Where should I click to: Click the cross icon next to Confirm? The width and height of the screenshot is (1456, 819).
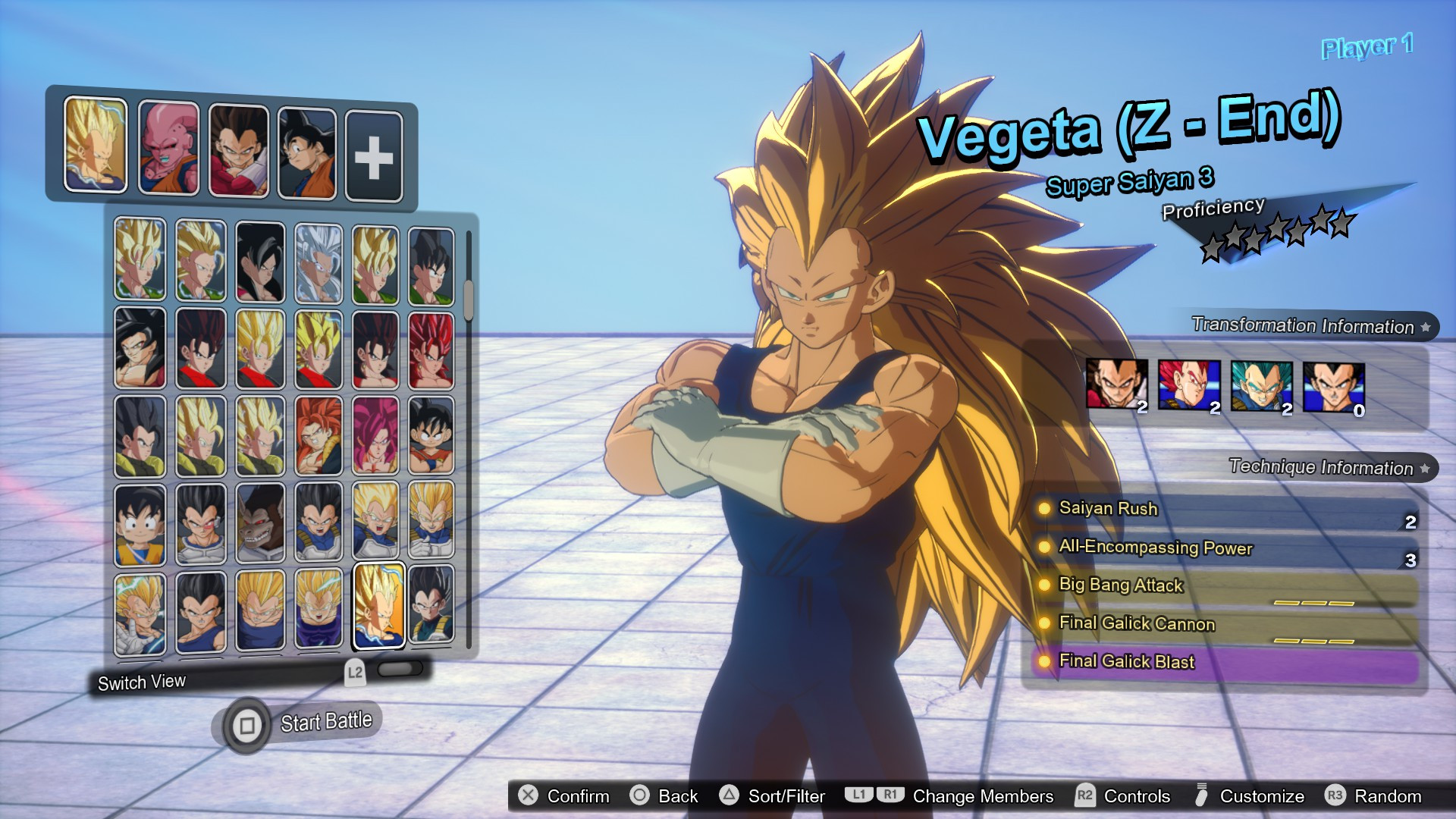pos(526,796)
